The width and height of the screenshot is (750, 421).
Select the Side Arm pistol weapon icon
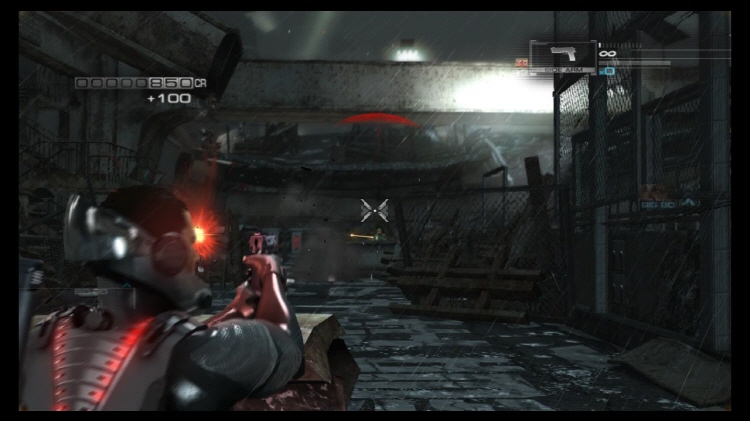(562, 56)
